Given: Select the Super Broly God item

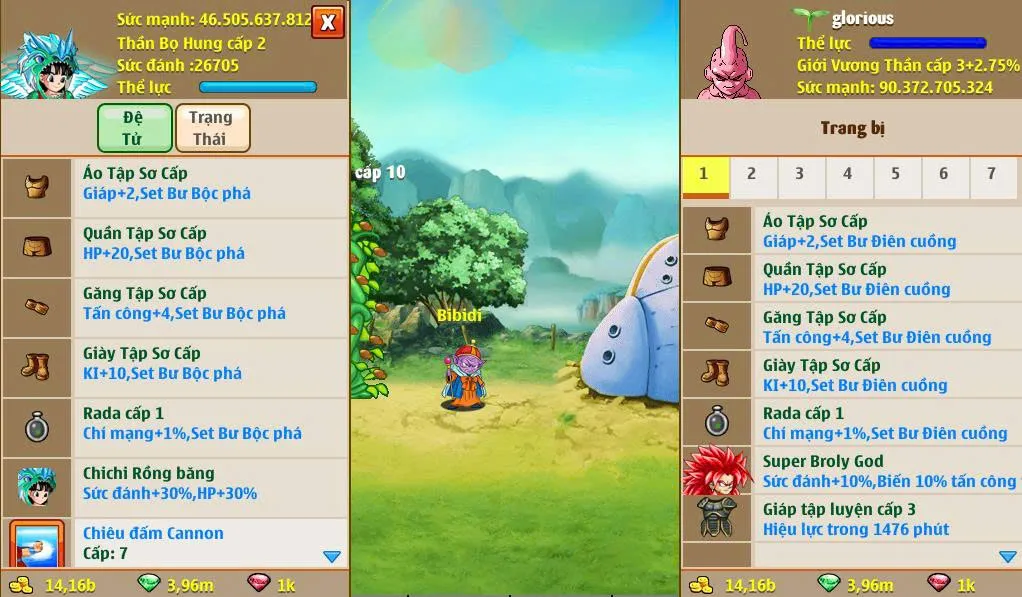Looking at the screenshot, I should [x=850, y=471].
